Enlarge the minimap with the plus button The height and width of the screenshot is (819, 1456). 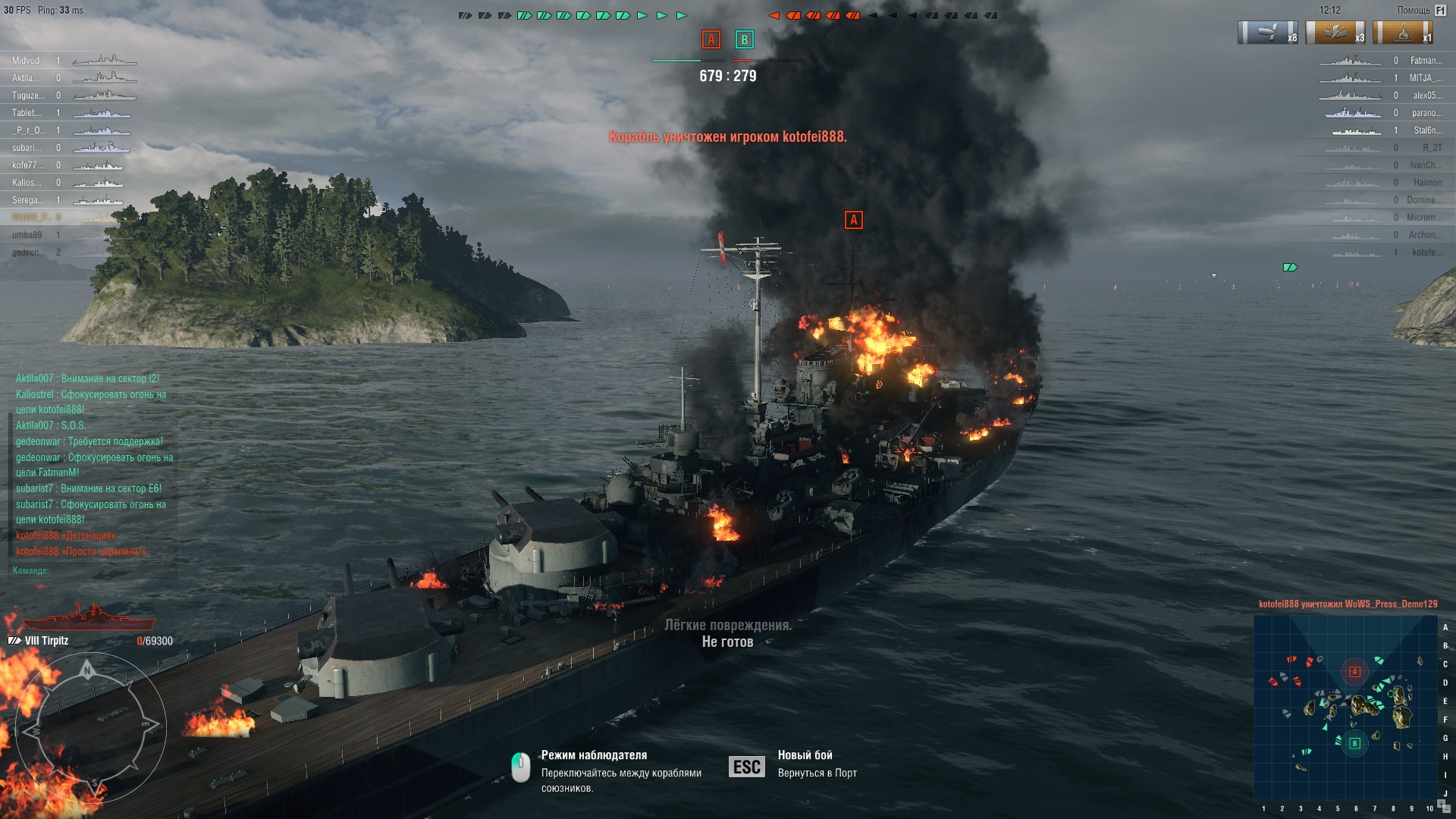pyautogui.click(x=1441, y=804)
